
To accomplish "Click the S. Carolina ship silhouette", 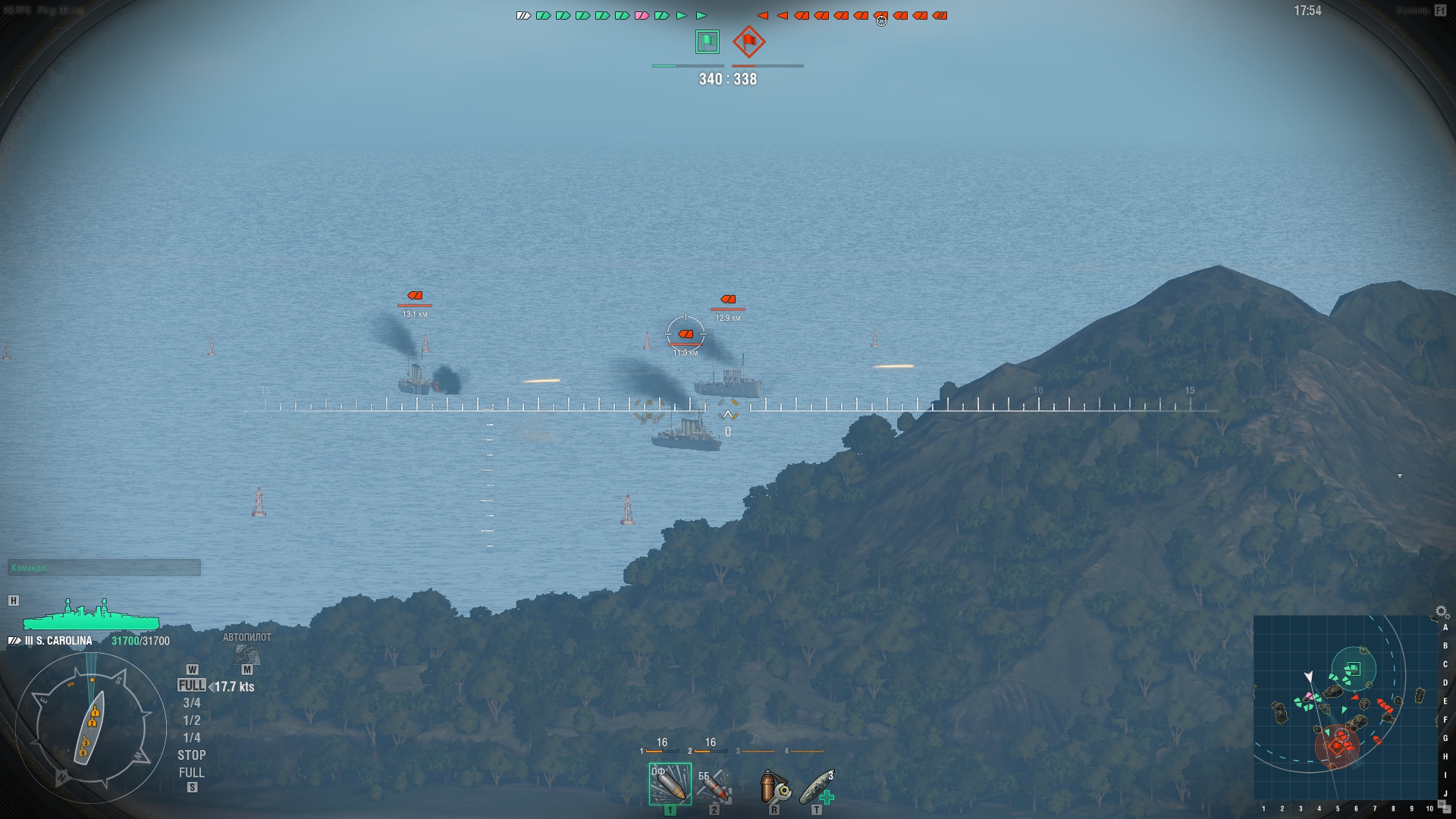I will click(x=91, y=618).
